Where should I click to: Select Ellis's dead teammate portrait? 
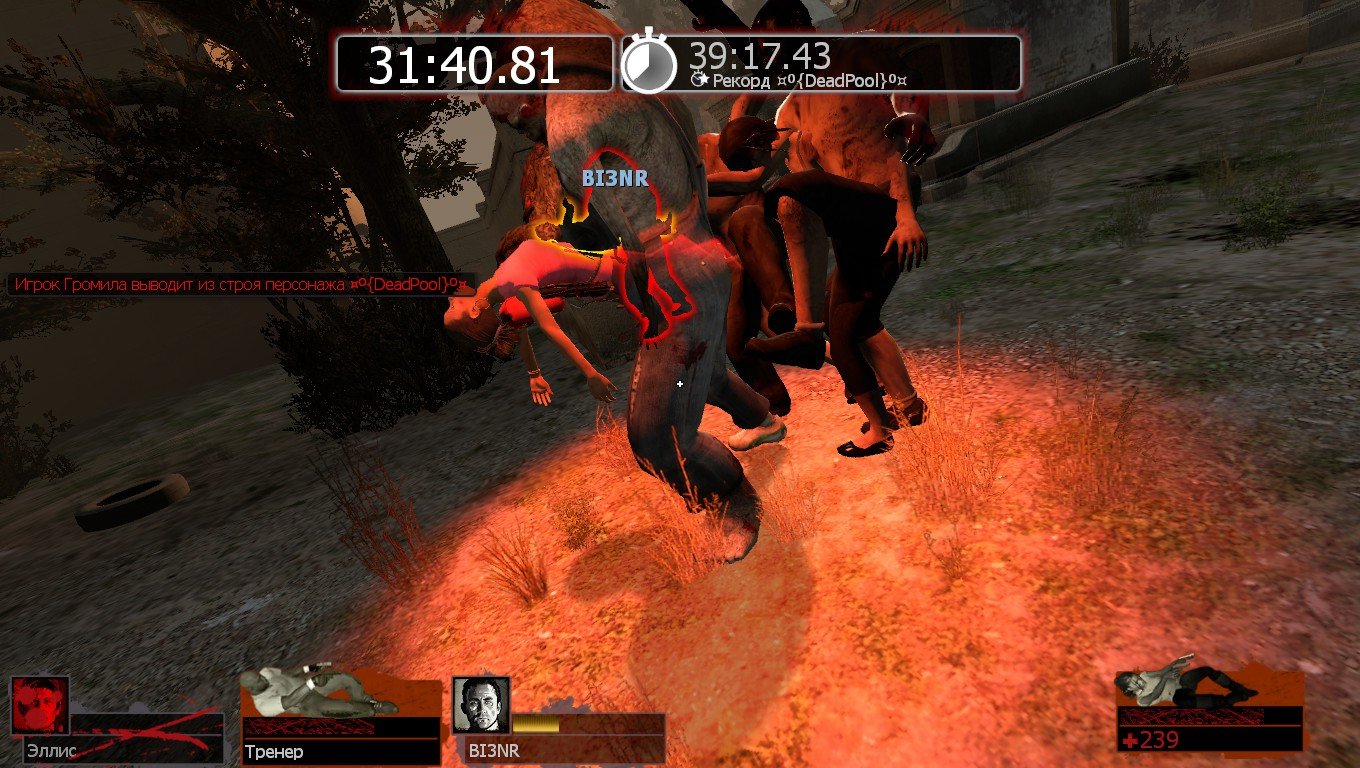coord(40,705)
